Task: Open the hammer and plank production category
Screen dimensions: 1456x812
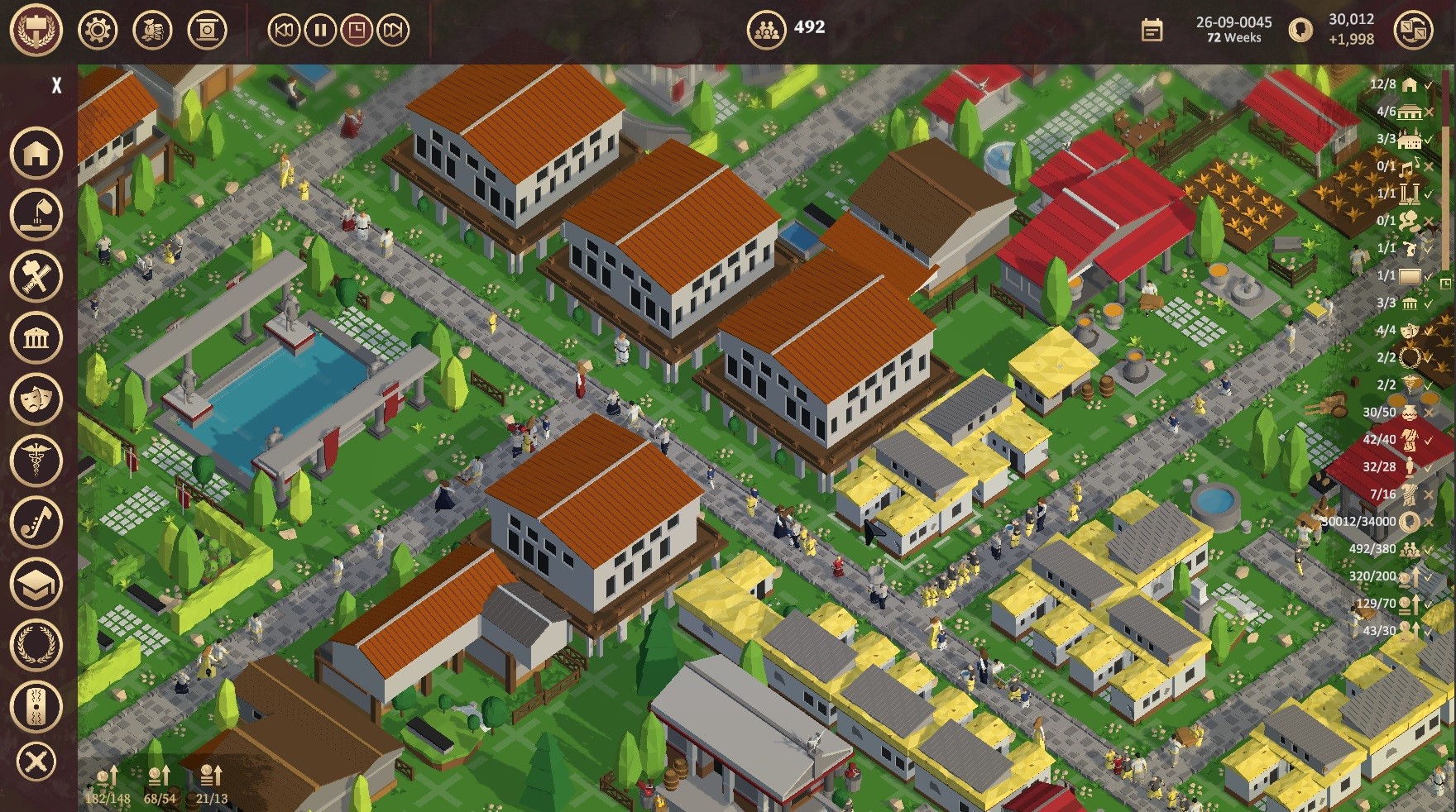Action: [x=36, y=275]
